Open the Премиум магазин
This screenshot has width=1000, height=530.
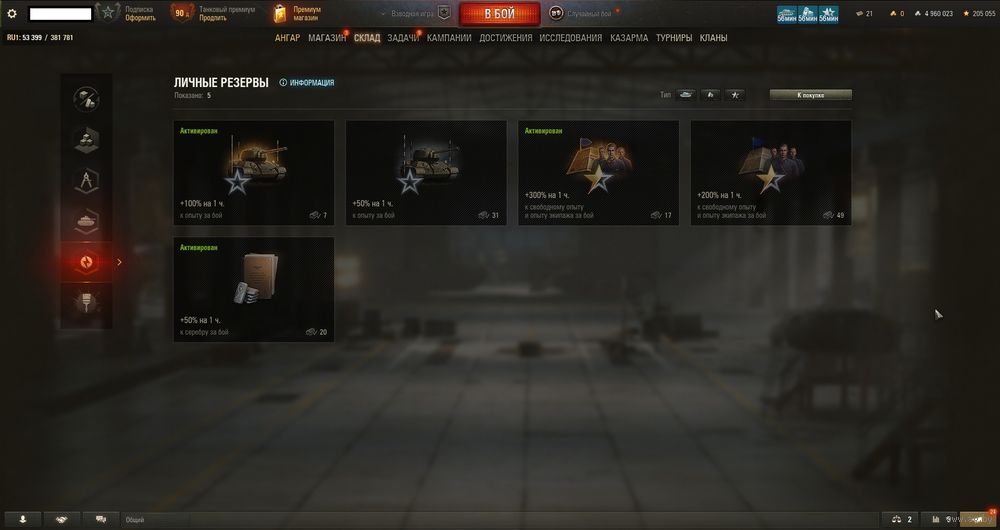(299, 14)
